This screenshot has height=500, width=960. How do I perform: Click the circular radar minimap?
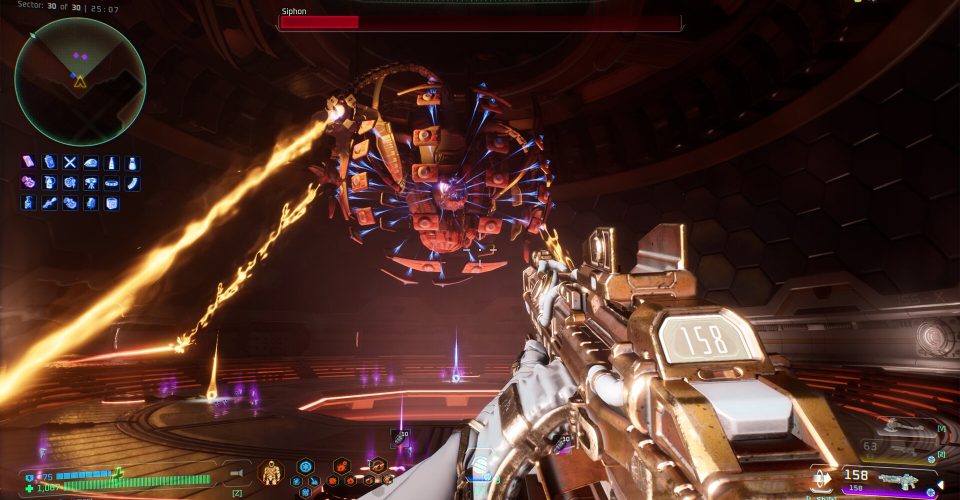80,82
